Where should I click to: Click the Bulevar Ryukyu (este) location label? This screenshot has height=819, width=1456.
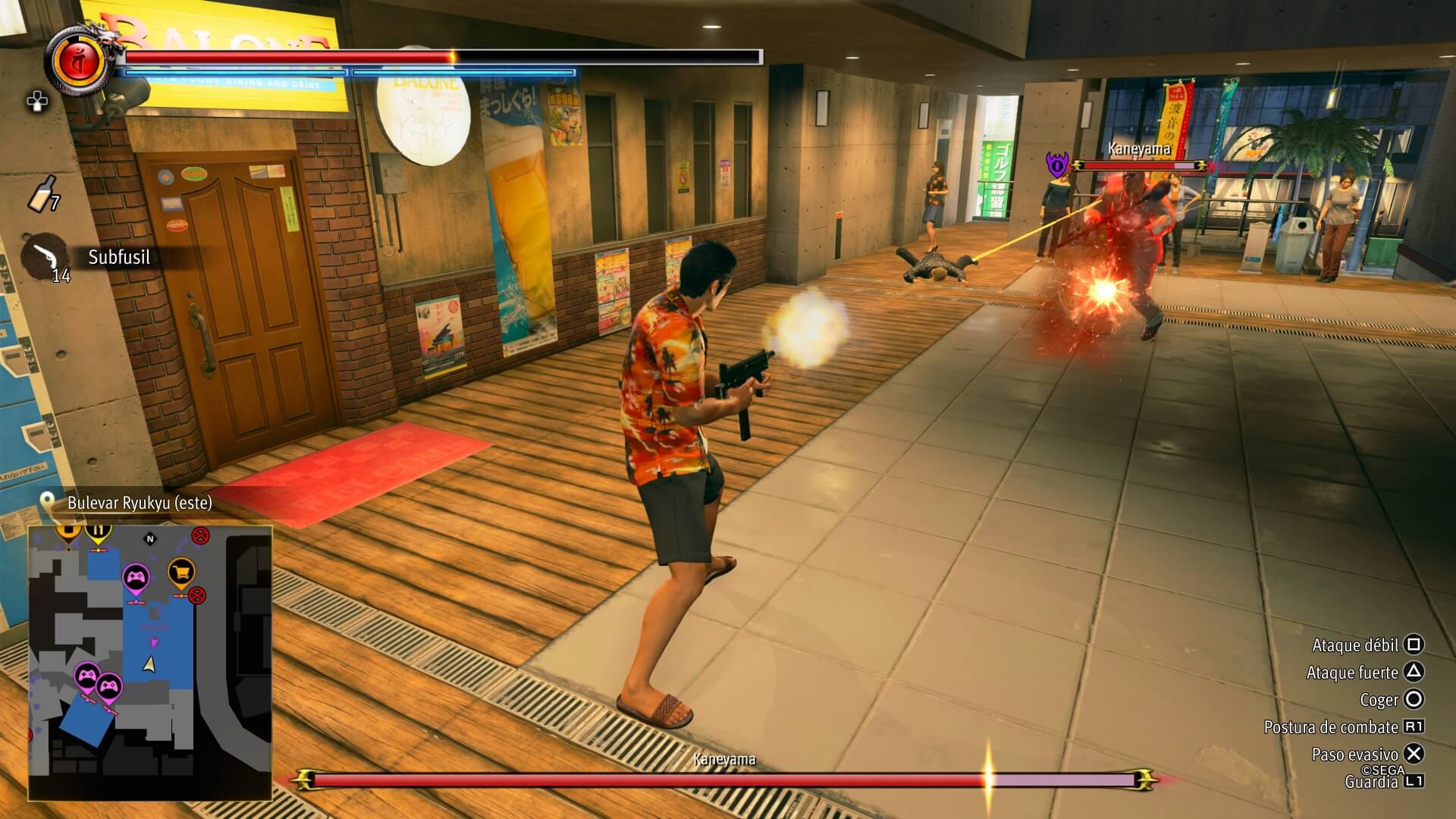140,503
